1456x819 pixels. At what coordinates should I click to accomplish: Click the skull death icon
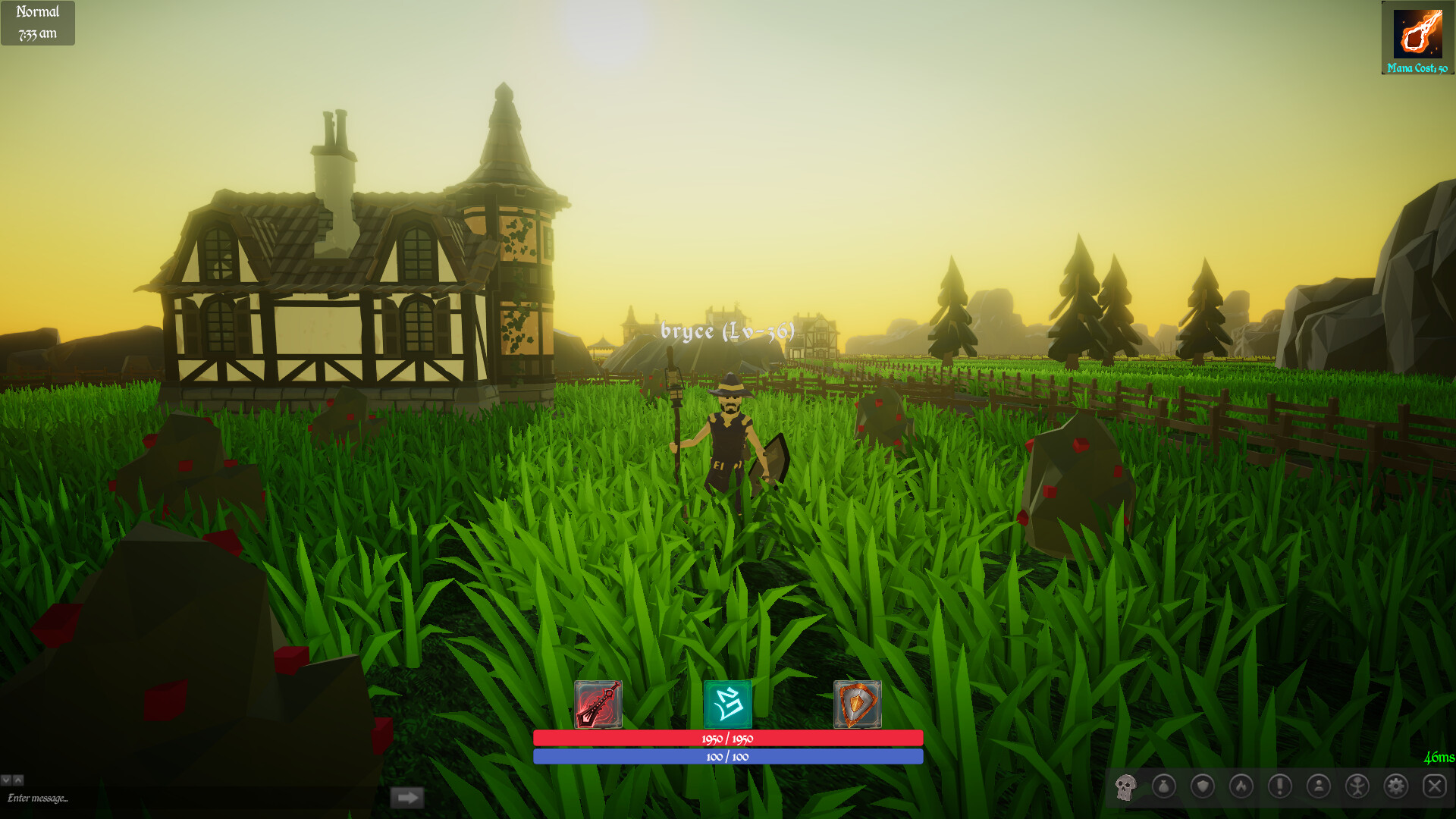click(x=1127, y=787)
